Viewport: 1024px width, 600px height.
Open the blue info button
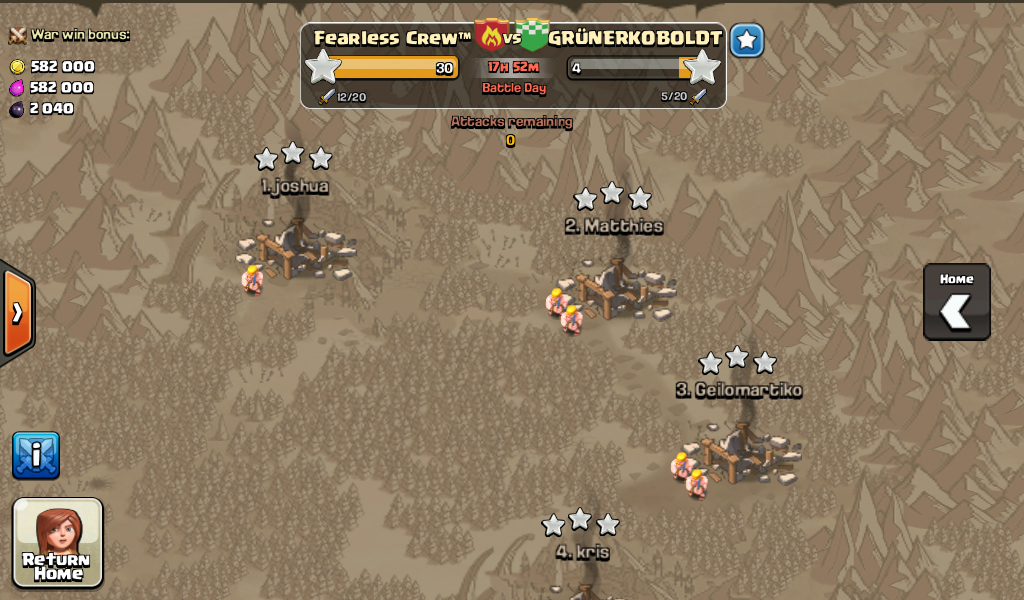tap(36, 455)
